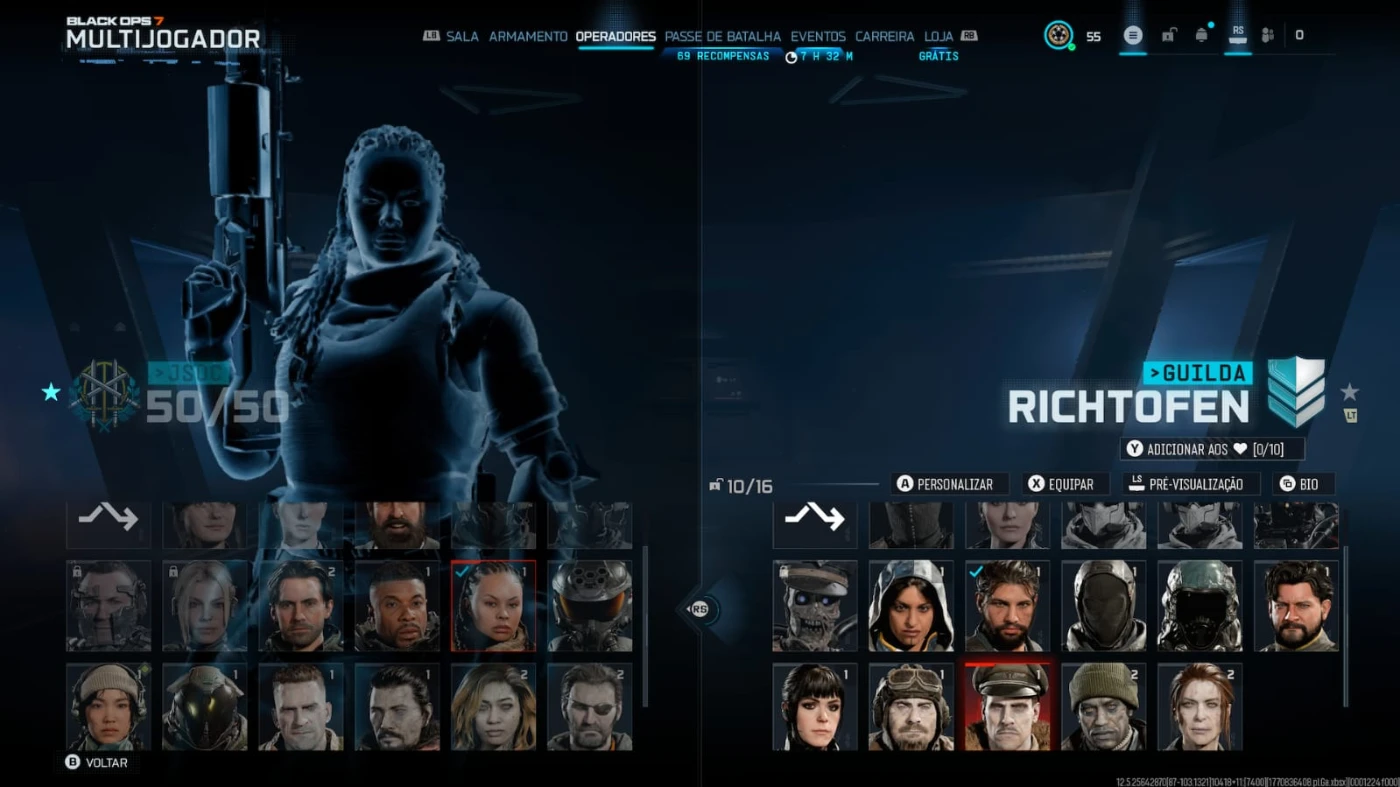
Task: Choose the aviator goggles cap operator
Action: 911,706
